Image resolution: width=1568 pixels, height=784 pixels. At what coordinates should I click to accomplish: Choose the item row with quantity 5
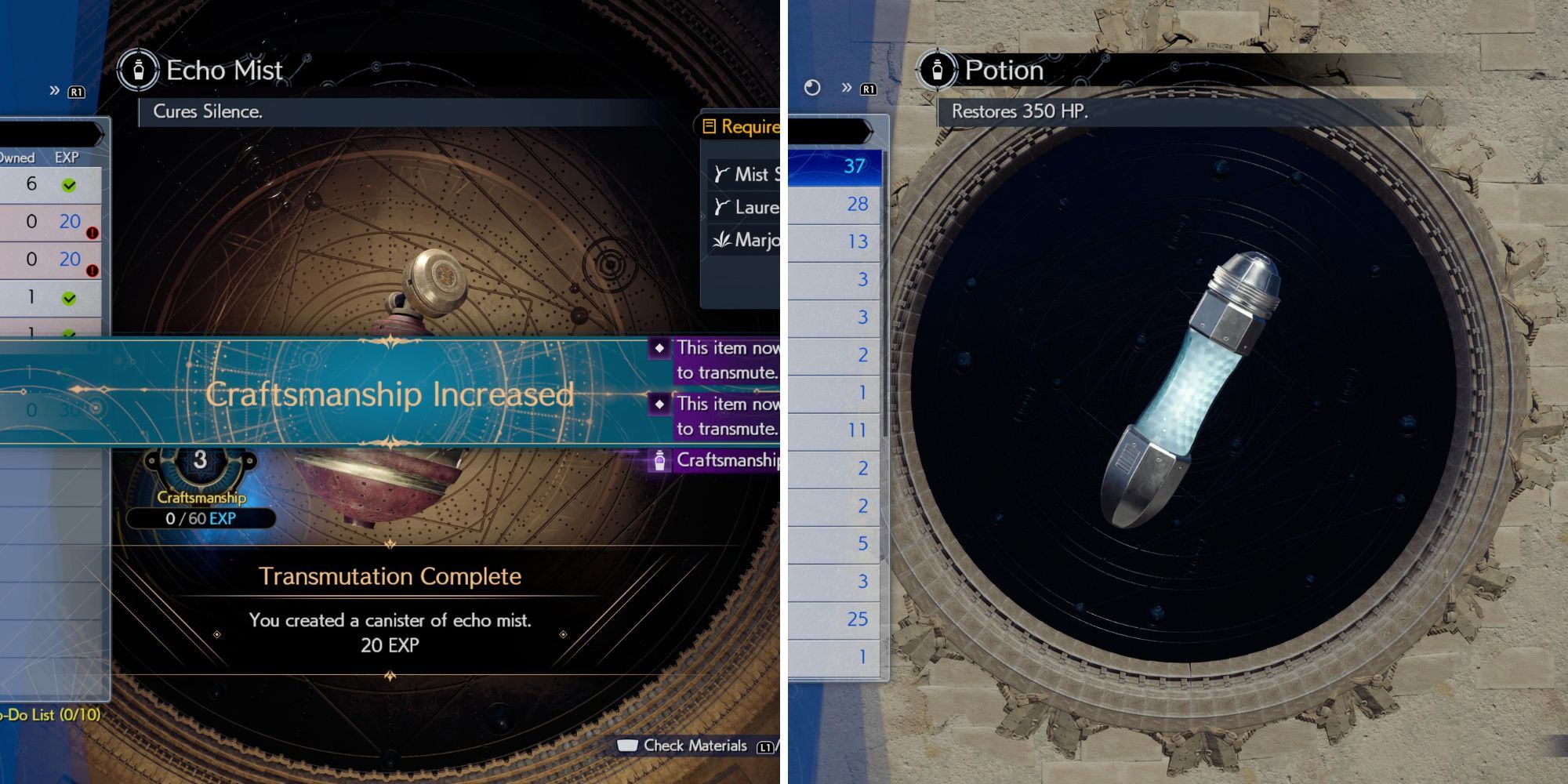click(x=835, y=543)
